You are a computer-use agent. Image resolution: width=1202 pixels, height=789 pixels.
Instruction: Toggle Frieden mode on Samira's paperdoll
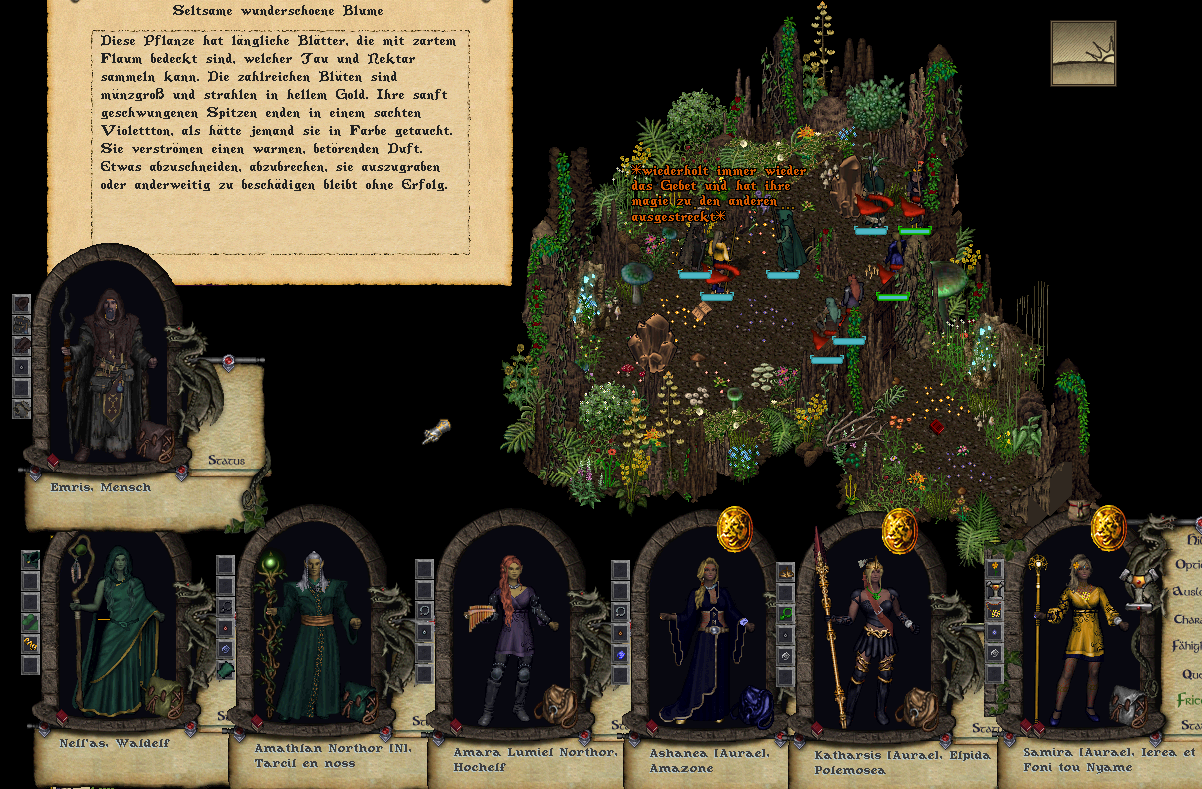[1189, 699]
